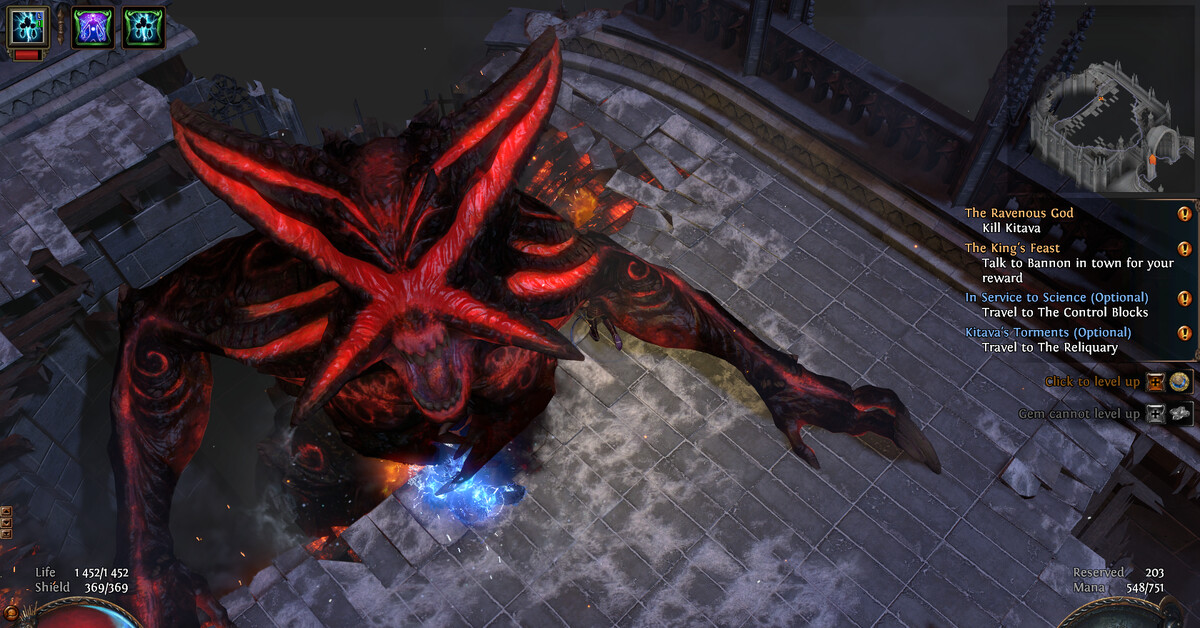This screenshot has height=628, width=1200.
Task: Select the purple glowing figure buff icon
Action: click(x=92, y=27)
